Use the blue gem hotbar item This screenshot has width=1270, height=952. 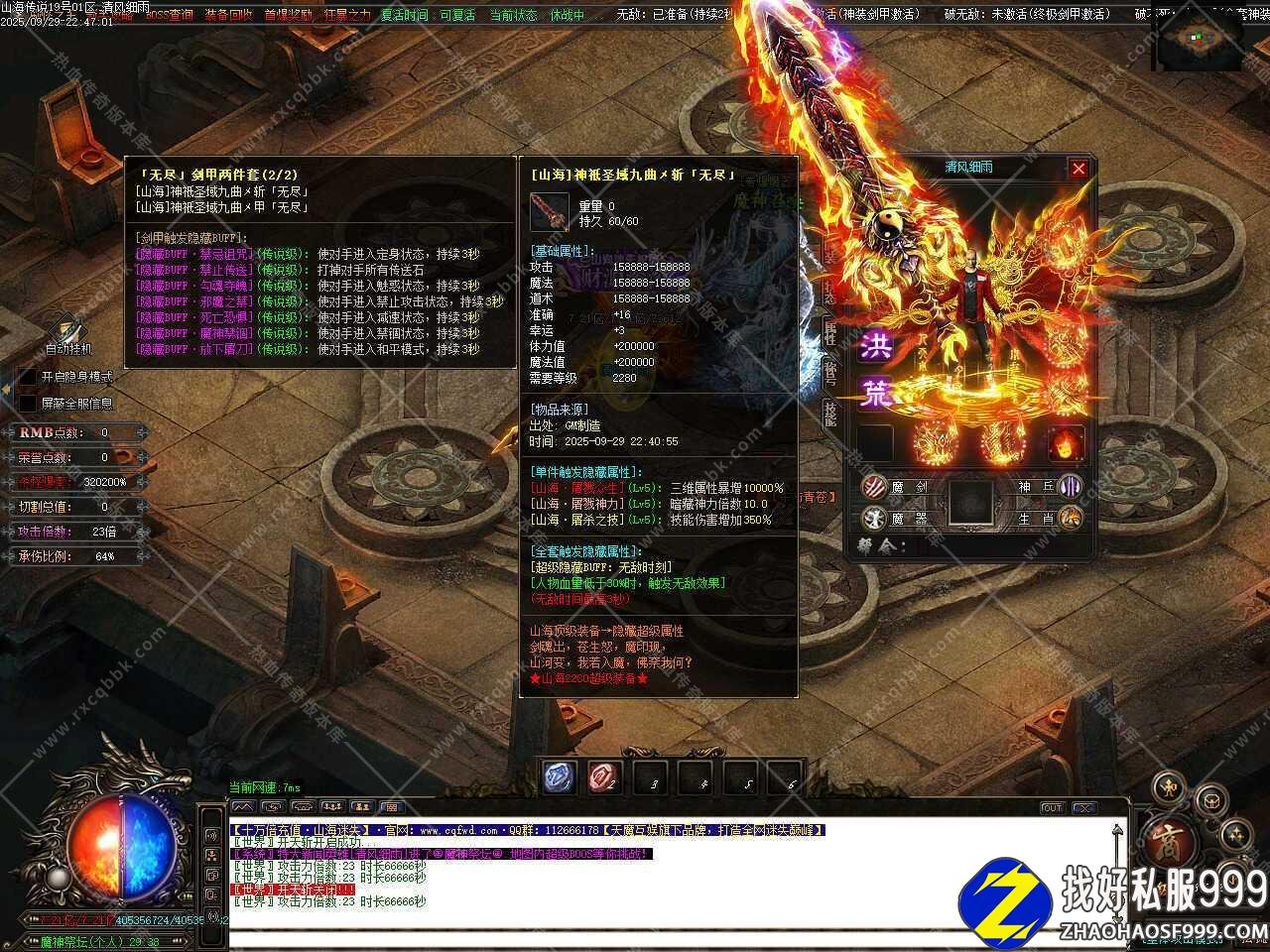560,778
